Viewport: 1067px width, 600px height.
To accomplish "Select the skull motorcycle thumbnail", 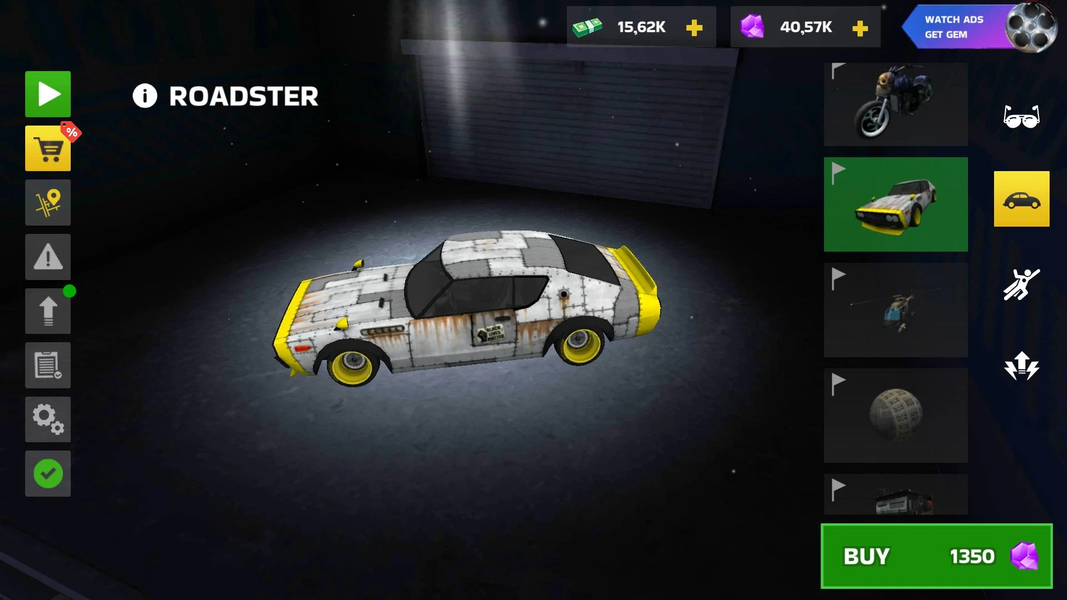I will 895,104.
